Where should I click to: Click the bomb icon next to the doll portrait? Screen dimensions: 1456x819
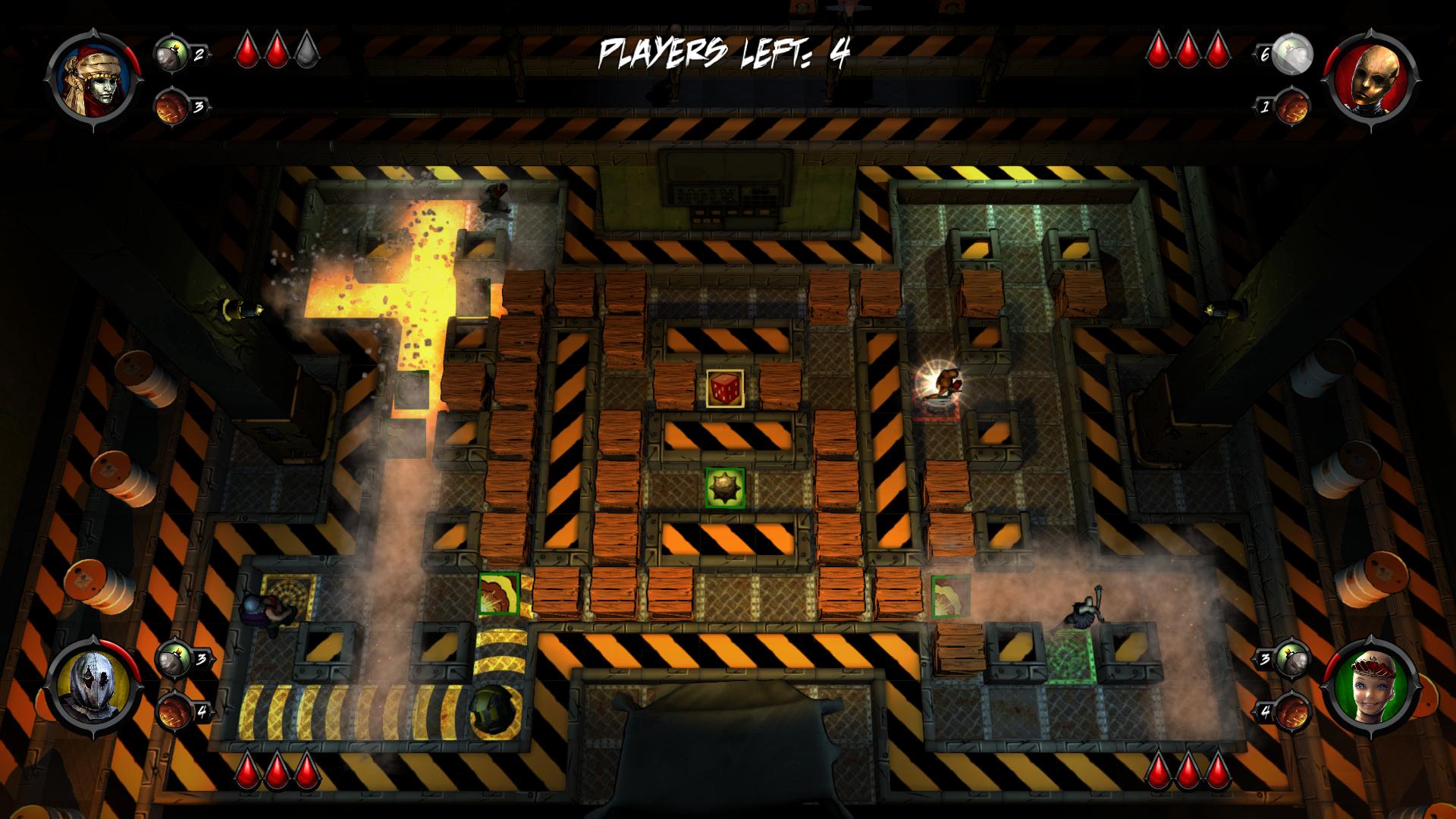(x=1291, y=658)
